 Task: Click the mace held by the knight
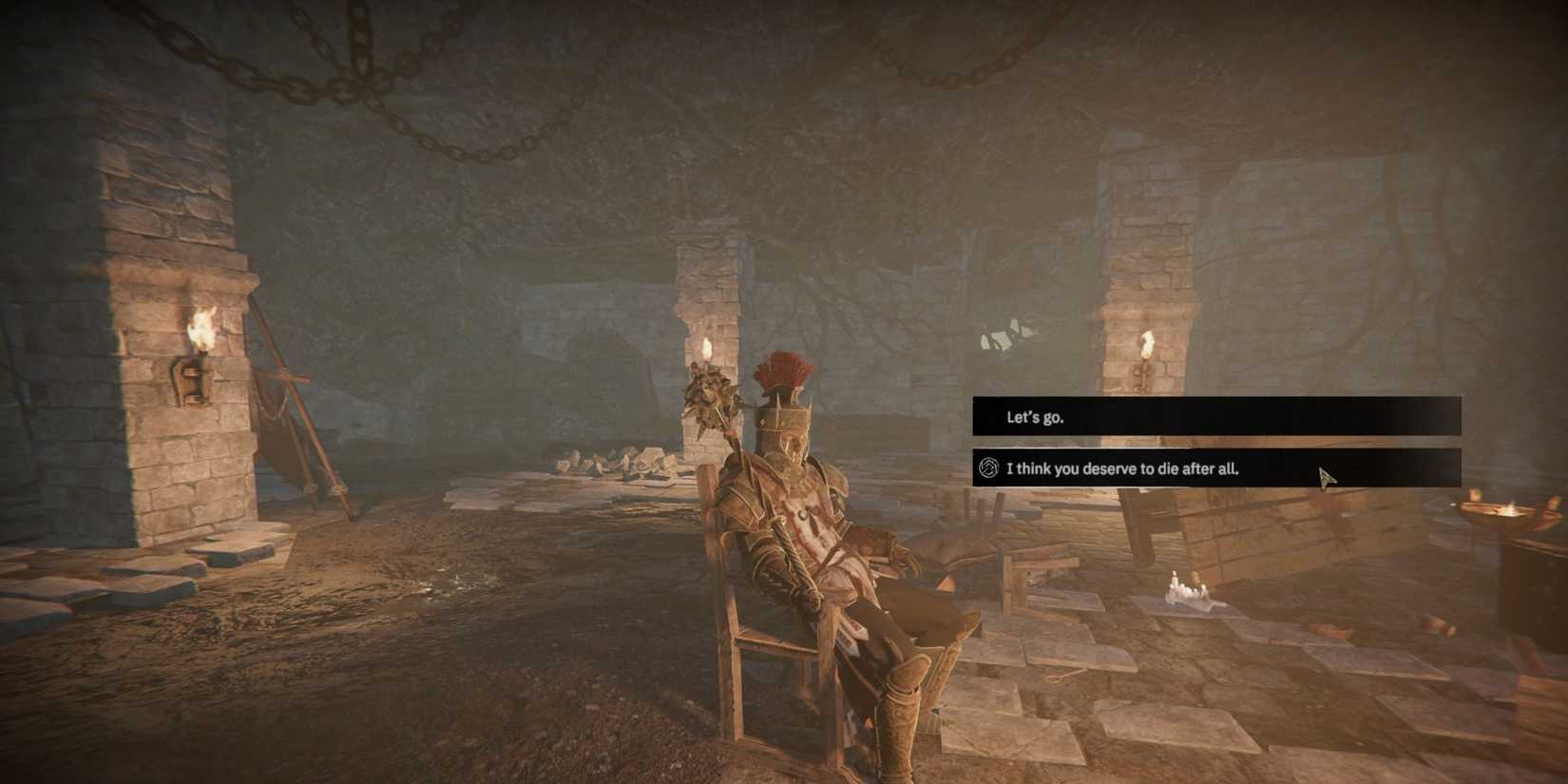[x=707, y=394]
